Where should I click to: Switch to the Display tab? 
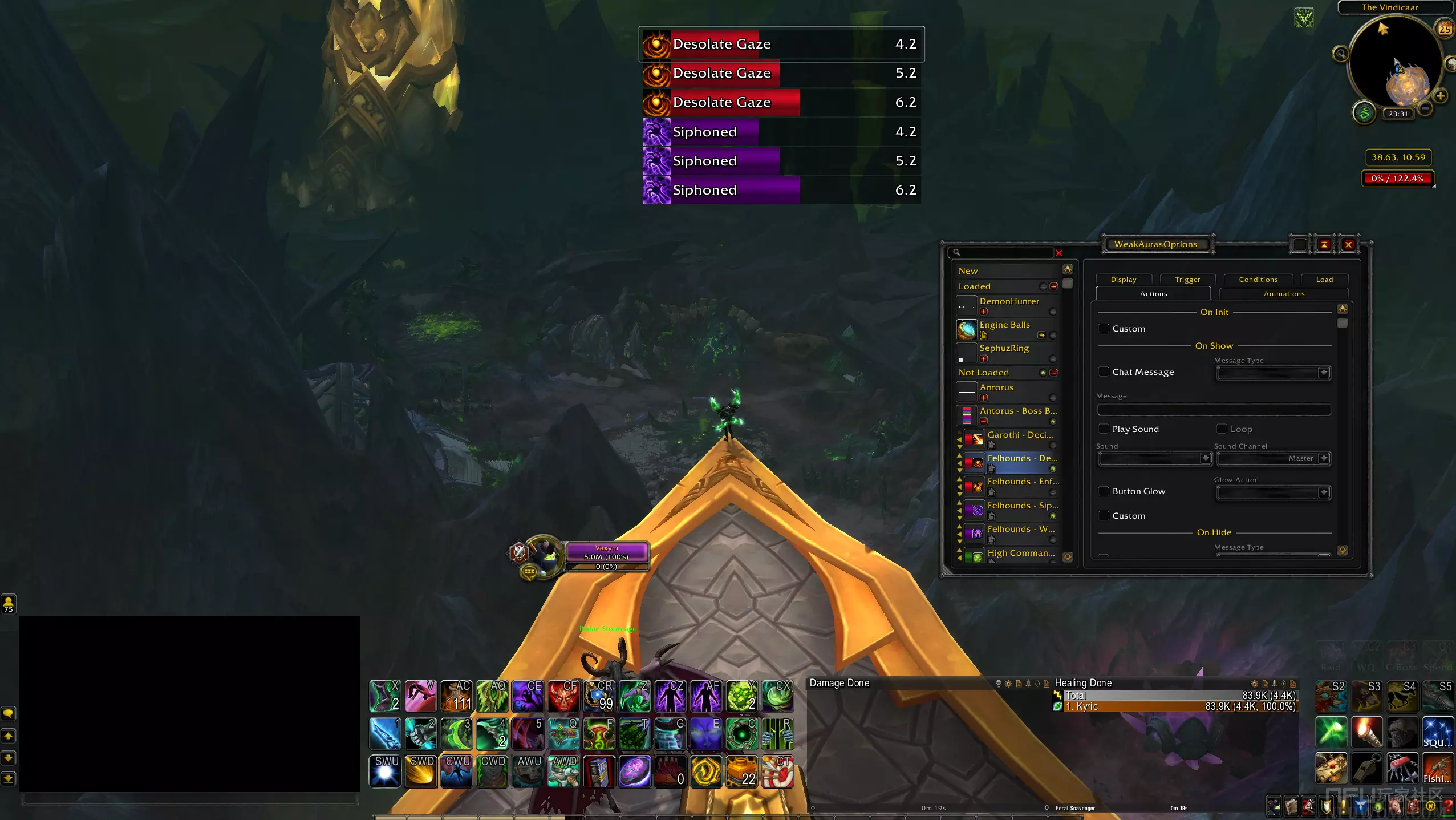pyautogui.click(x=1123, y=280)
